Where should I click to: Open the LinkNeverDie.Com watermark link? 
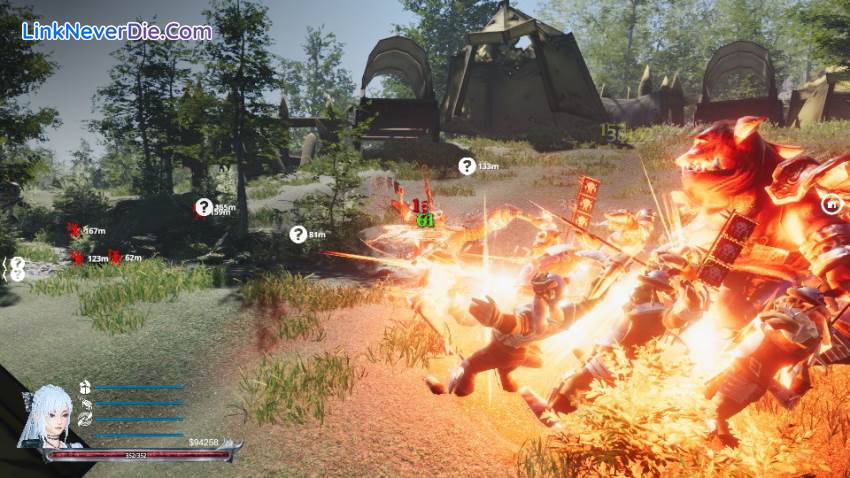[x=116, y=31]
